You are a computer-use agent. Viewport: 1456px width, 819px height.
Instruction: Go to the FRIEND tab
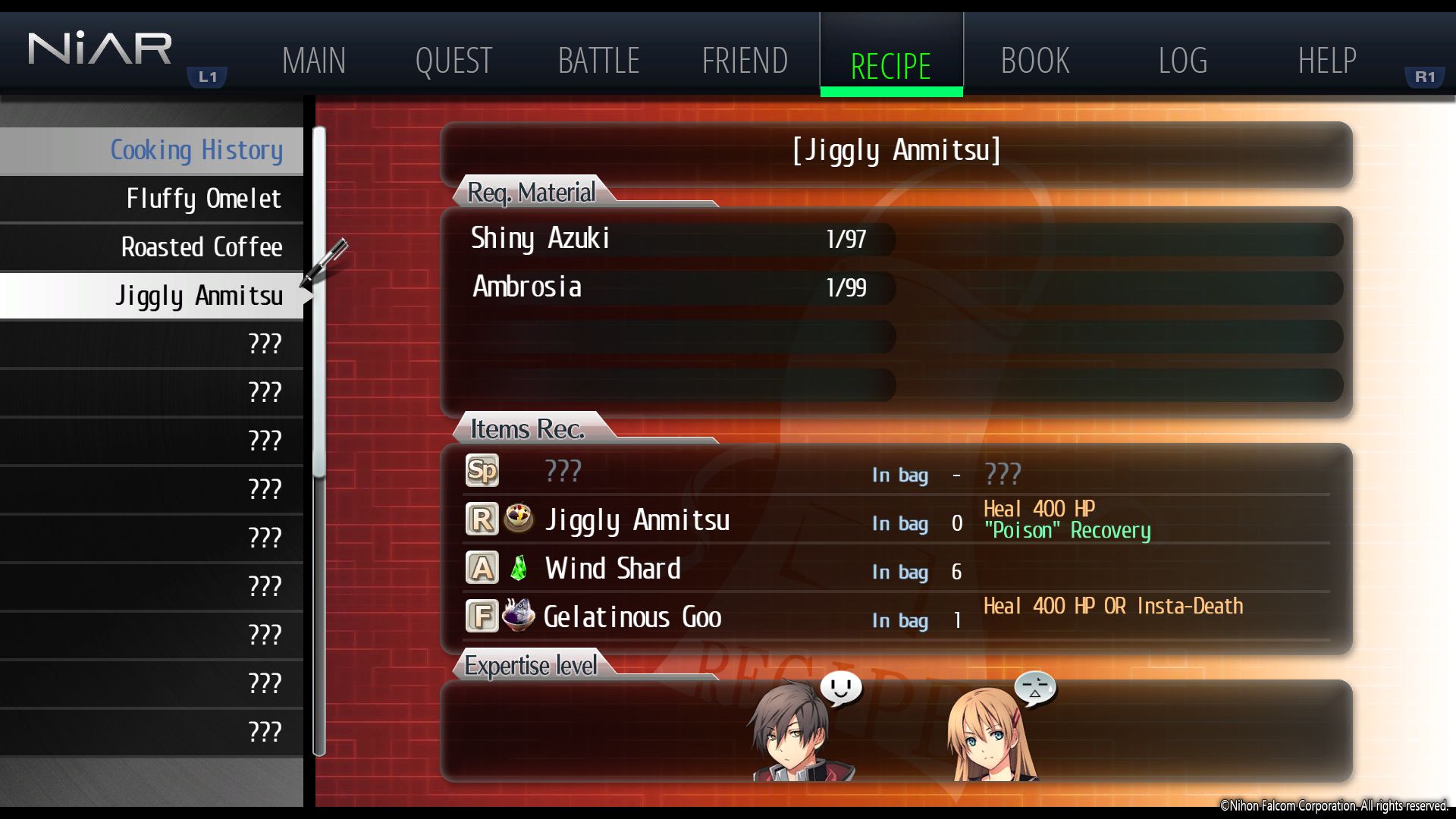tap(745, 61)
